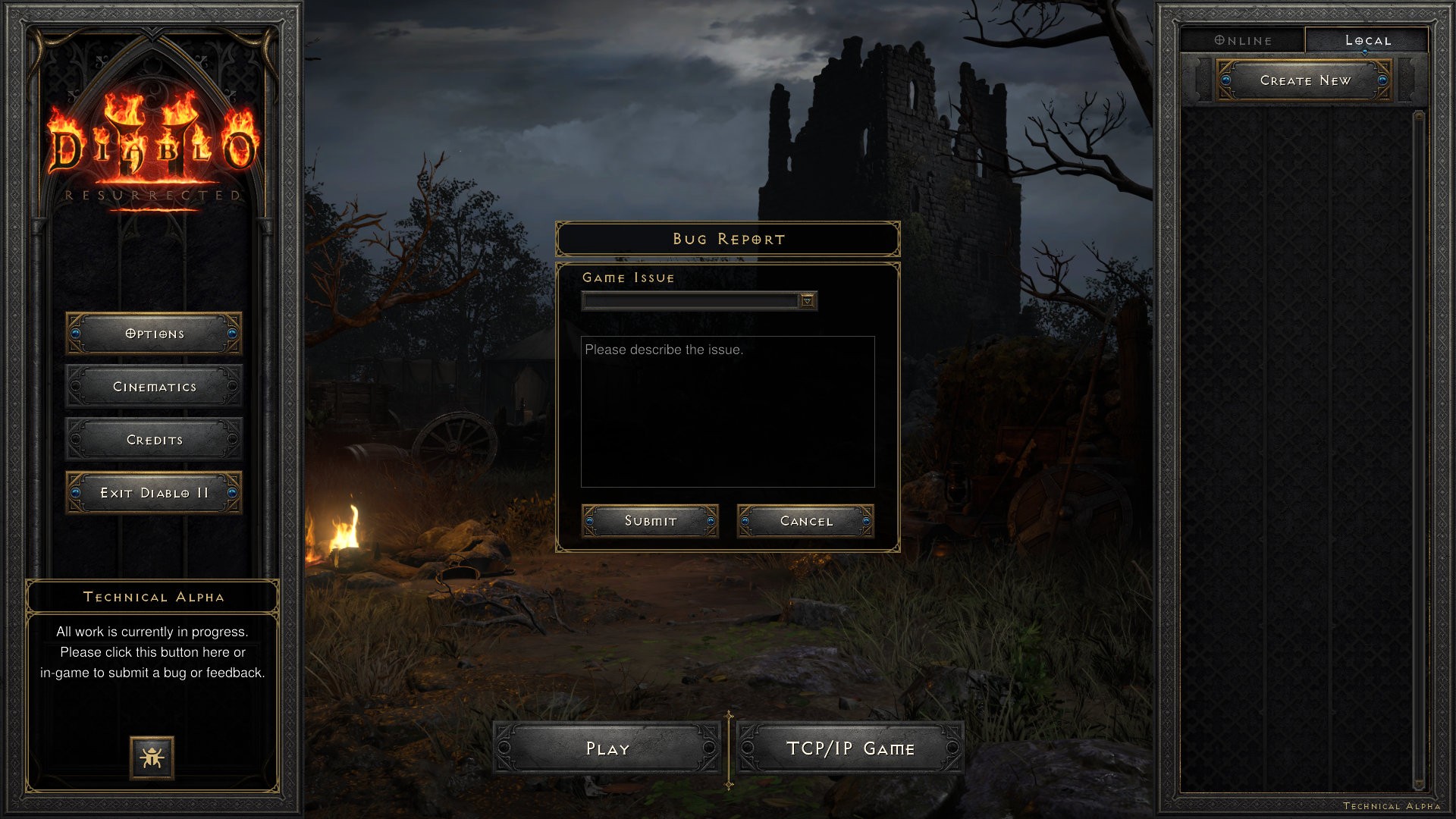
Task: Open the Cinematics menu
Action: (x=154, y=387)
